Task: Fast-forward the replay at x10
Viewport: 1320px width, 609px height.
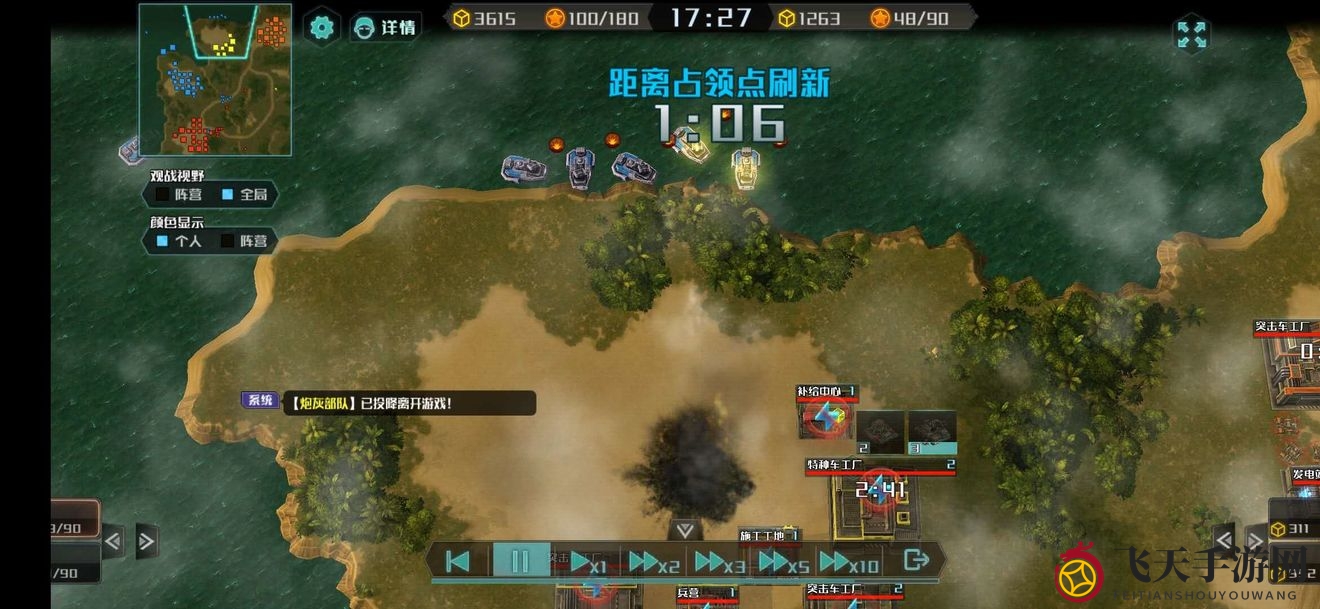Action: pyautogui.click(x=848, y=562)
